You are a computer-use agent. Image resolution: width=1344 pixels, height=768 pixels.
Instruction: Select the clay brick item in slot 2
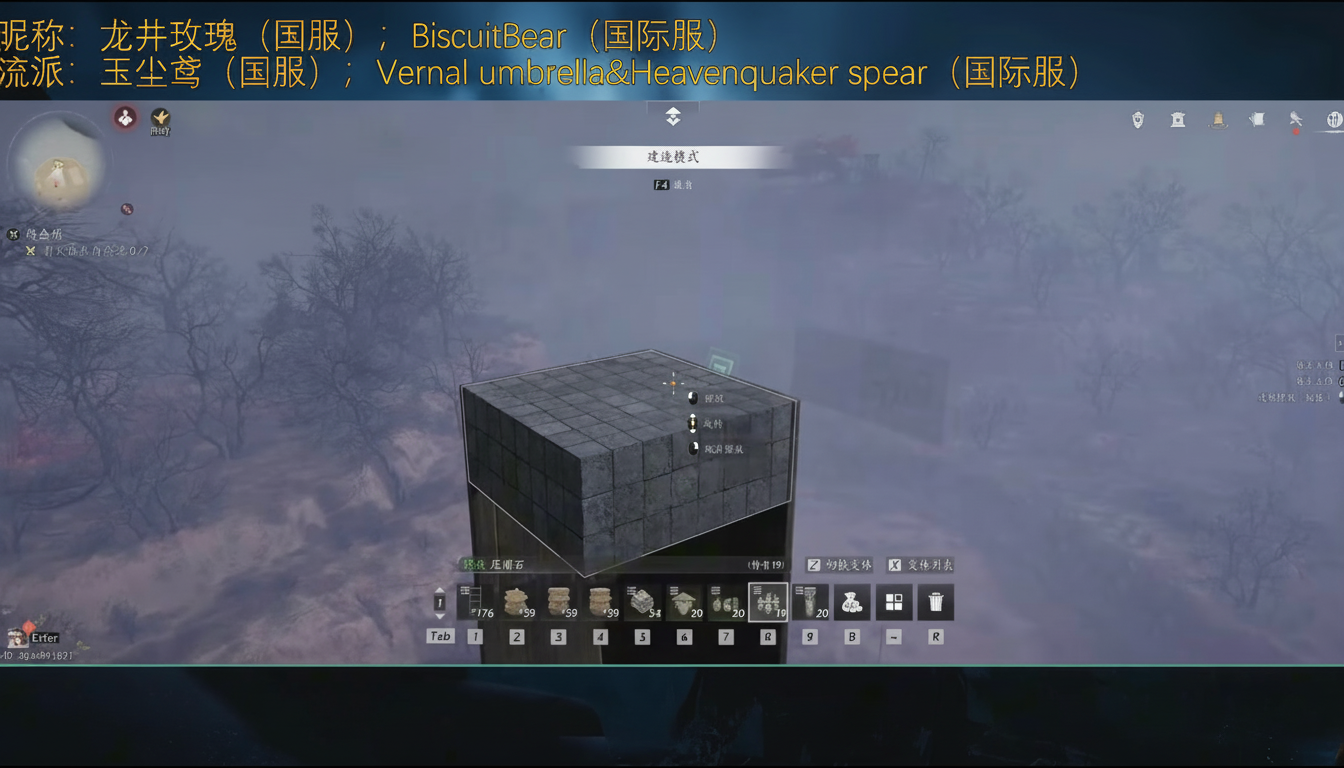517,601
